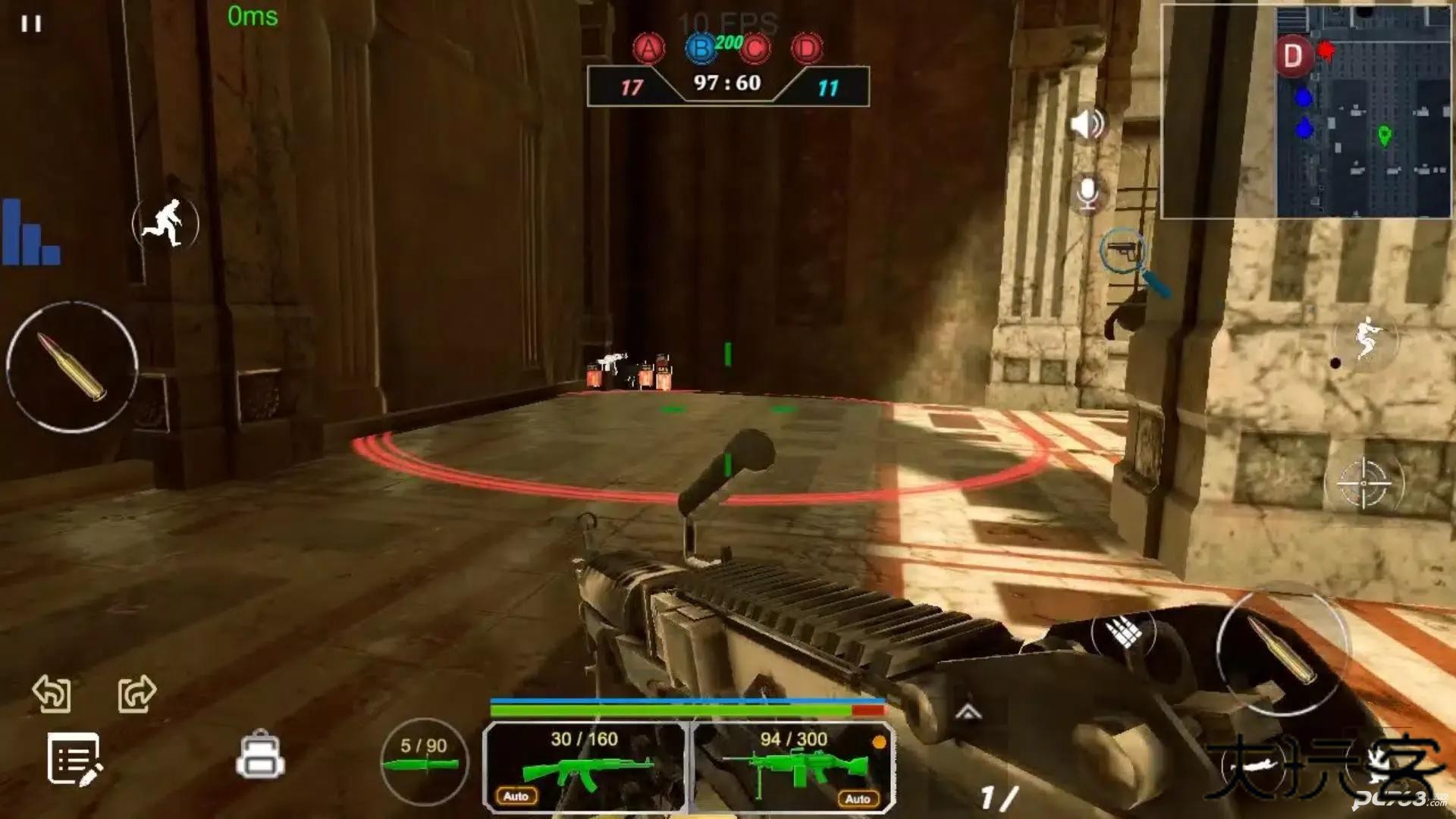Open the blue bar chart scoreboard icon
This screenshot has height=819, width=1456.
point(30,232)
